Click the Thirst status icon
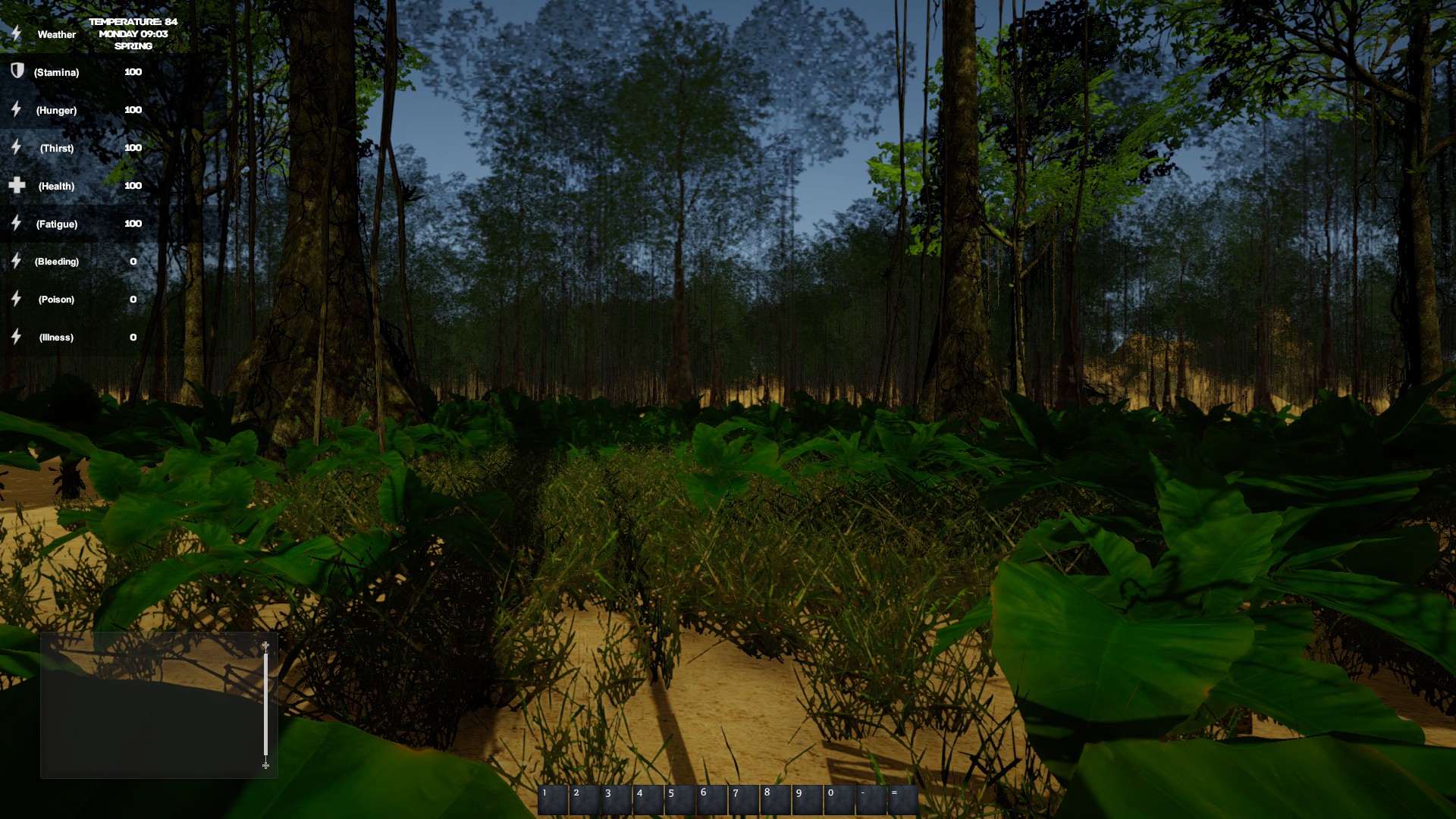Screen dimensions: 1456x819 coord(15,148)
